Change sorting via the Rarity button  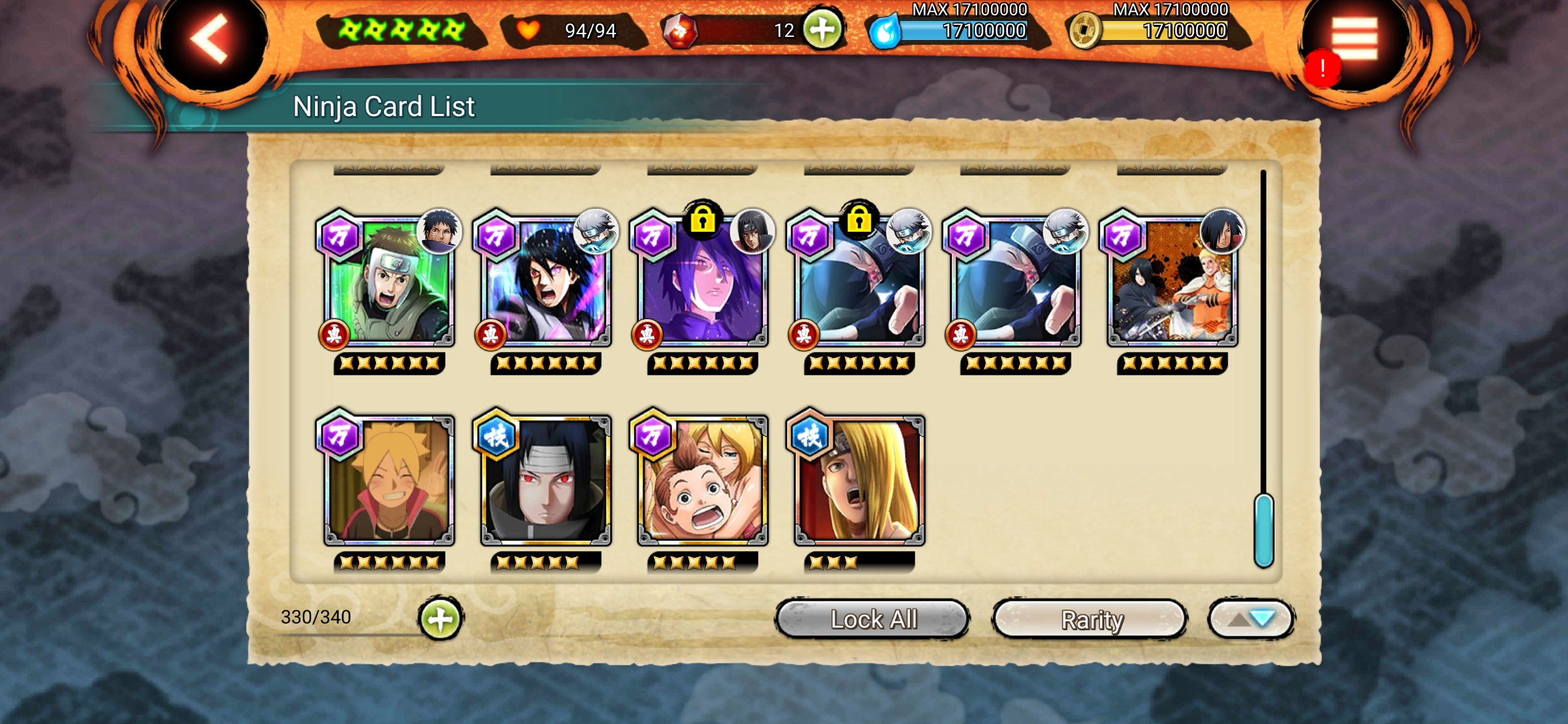(1090, 619)
